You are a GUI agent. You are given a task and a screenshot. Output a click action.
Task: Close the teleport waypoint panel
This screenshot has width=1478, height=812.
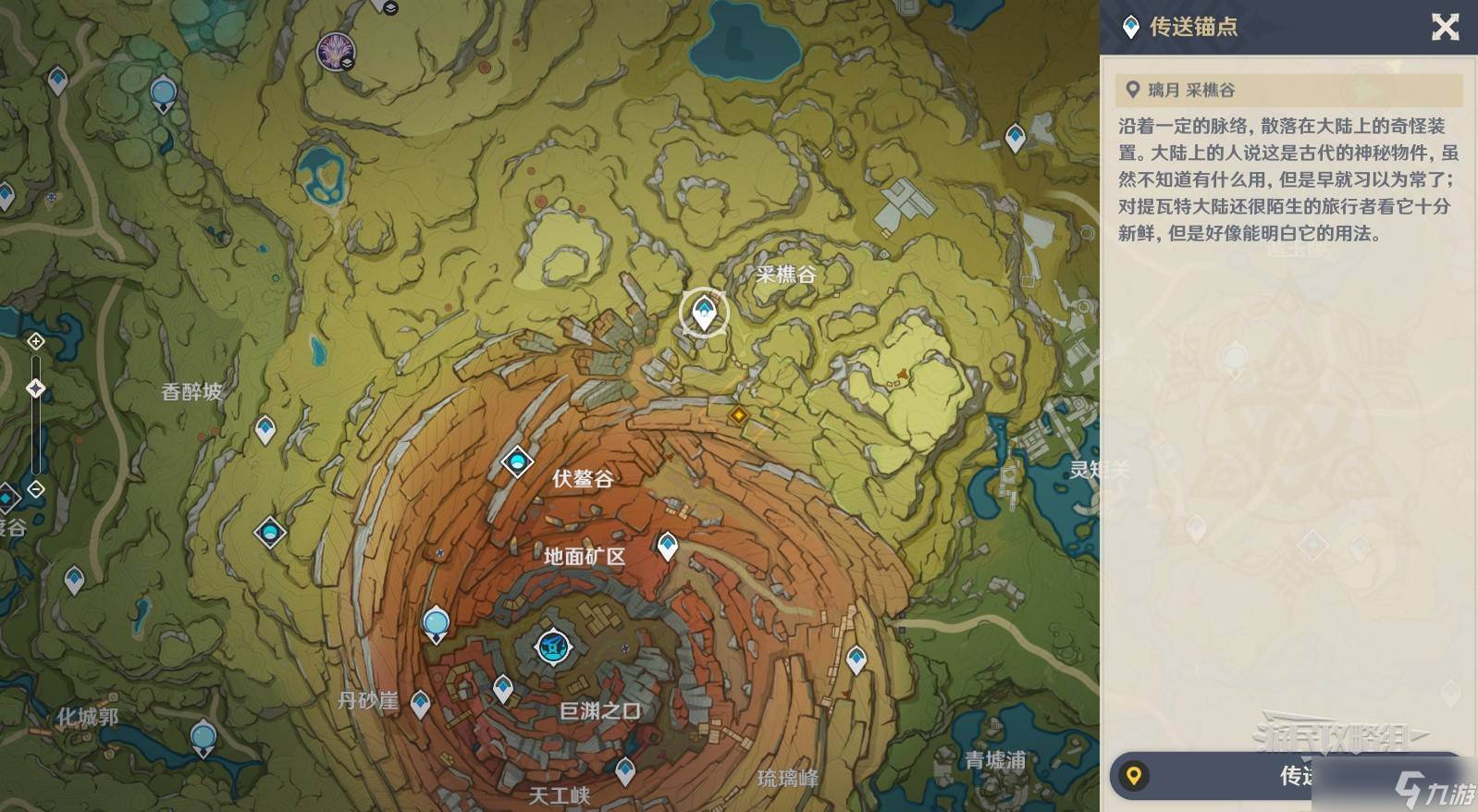tap(1445, 27)
